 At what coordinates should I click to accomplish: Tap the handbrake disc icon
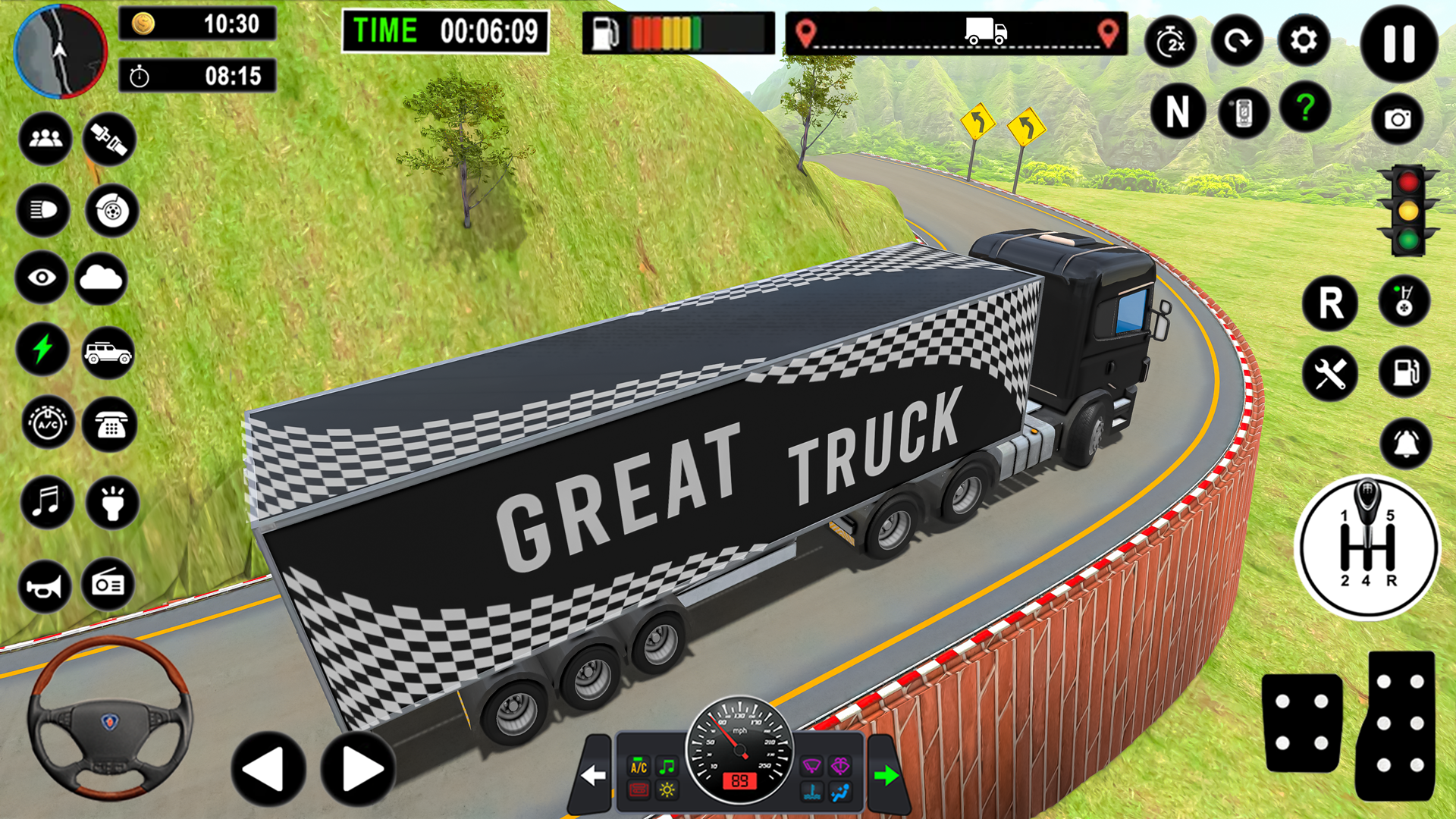coord(110,211)
